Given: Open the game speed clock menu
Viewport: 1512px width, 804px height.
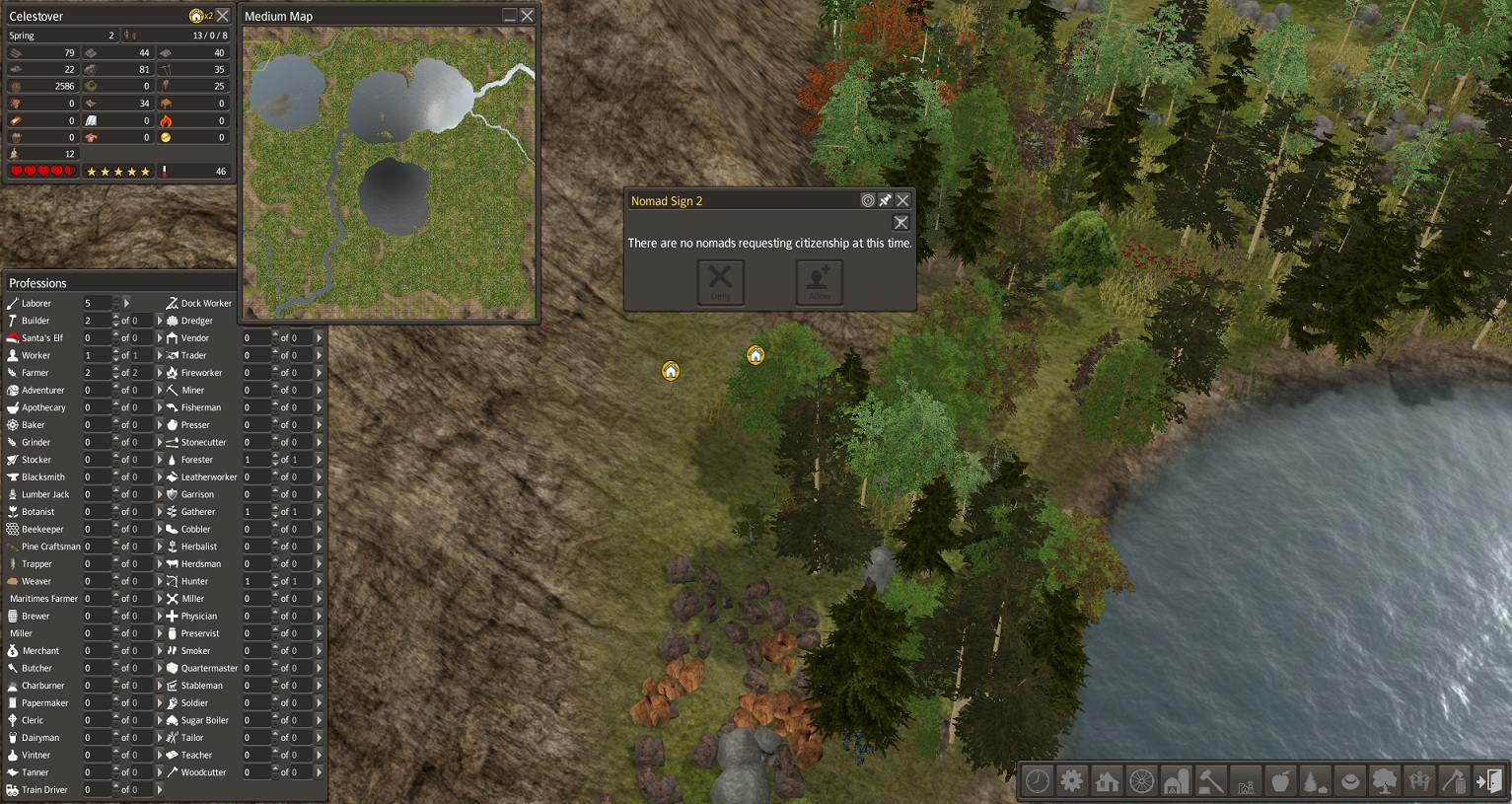Looking at the screenshot, I should pyautogui.click(x=1038, y=781).
